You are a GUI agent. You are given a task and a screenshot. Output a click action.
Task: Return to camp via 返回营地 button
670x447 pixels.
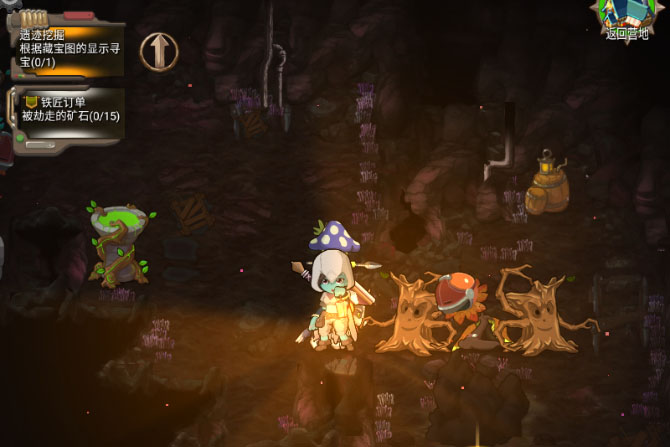coord(627,20)
